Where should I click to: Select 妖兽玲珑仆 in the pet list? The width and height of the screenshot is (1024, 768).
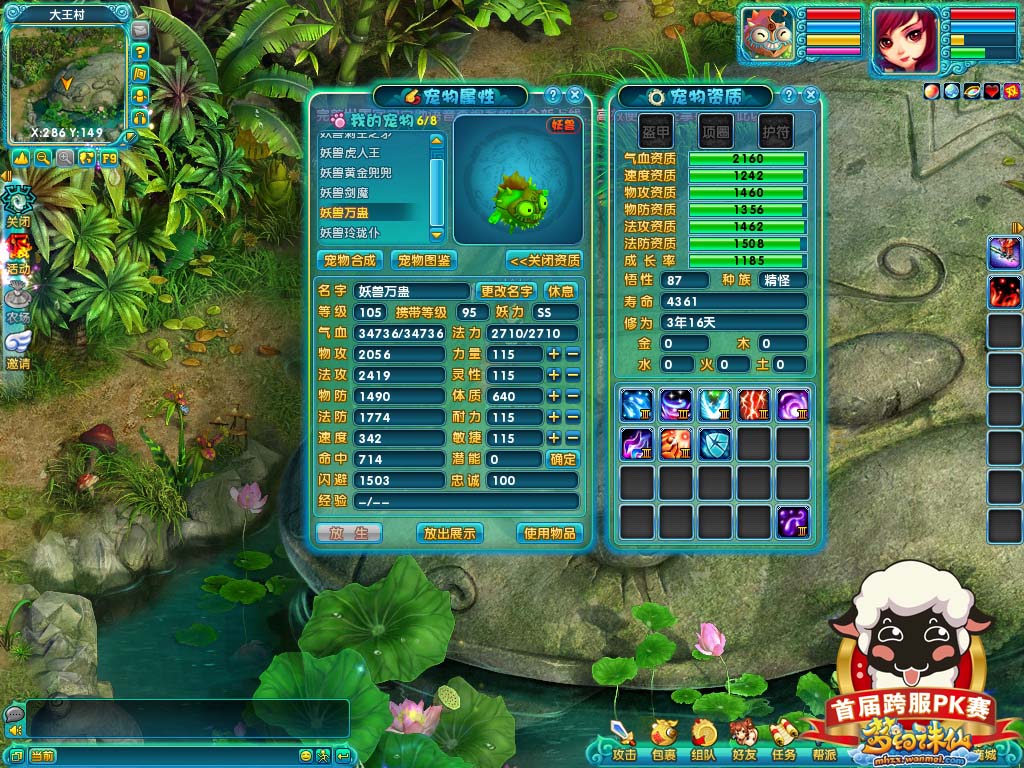[x=349, y=232]
